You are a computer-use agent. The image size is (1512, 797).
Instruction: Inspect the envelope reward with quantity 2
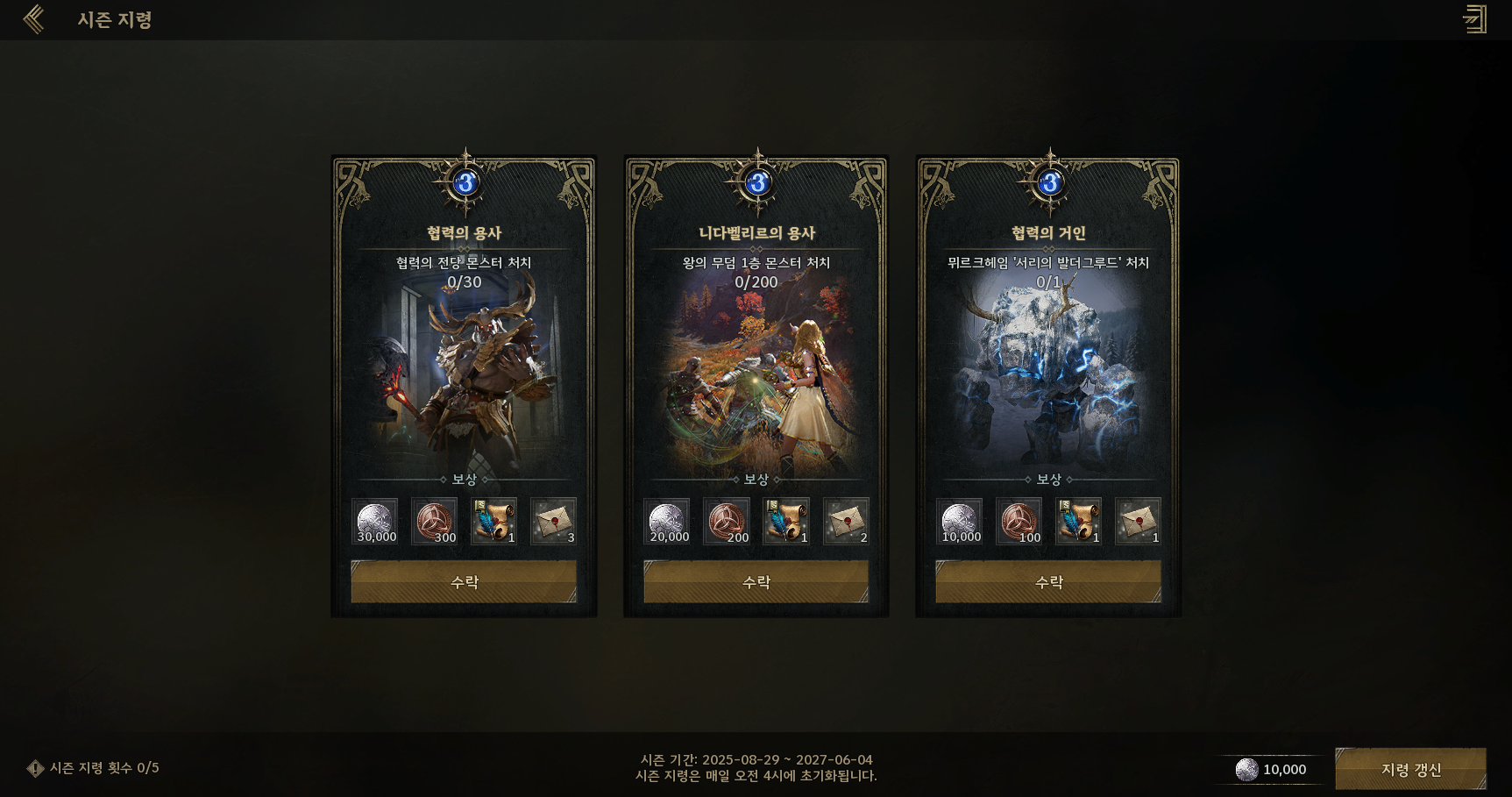click(846, 522)
